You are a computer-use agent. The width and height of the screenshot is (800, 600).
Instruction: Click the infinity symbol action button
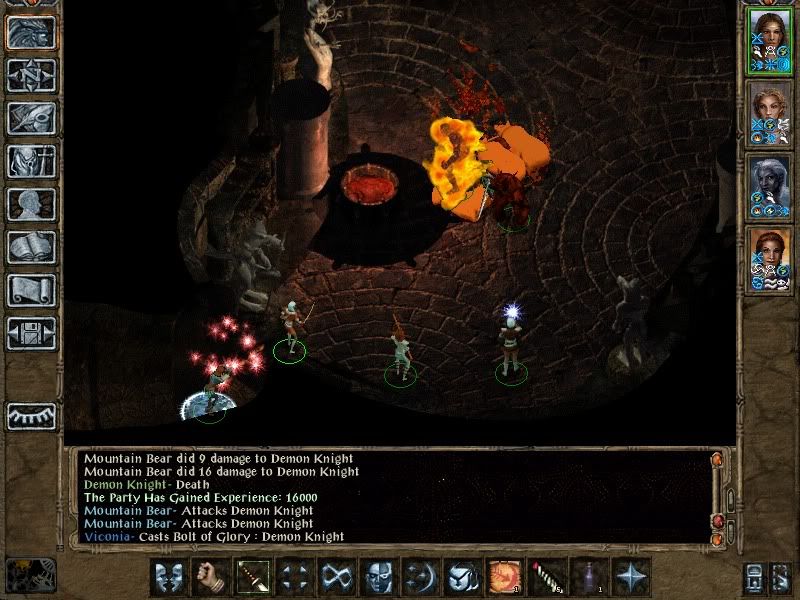coord(336,577)
